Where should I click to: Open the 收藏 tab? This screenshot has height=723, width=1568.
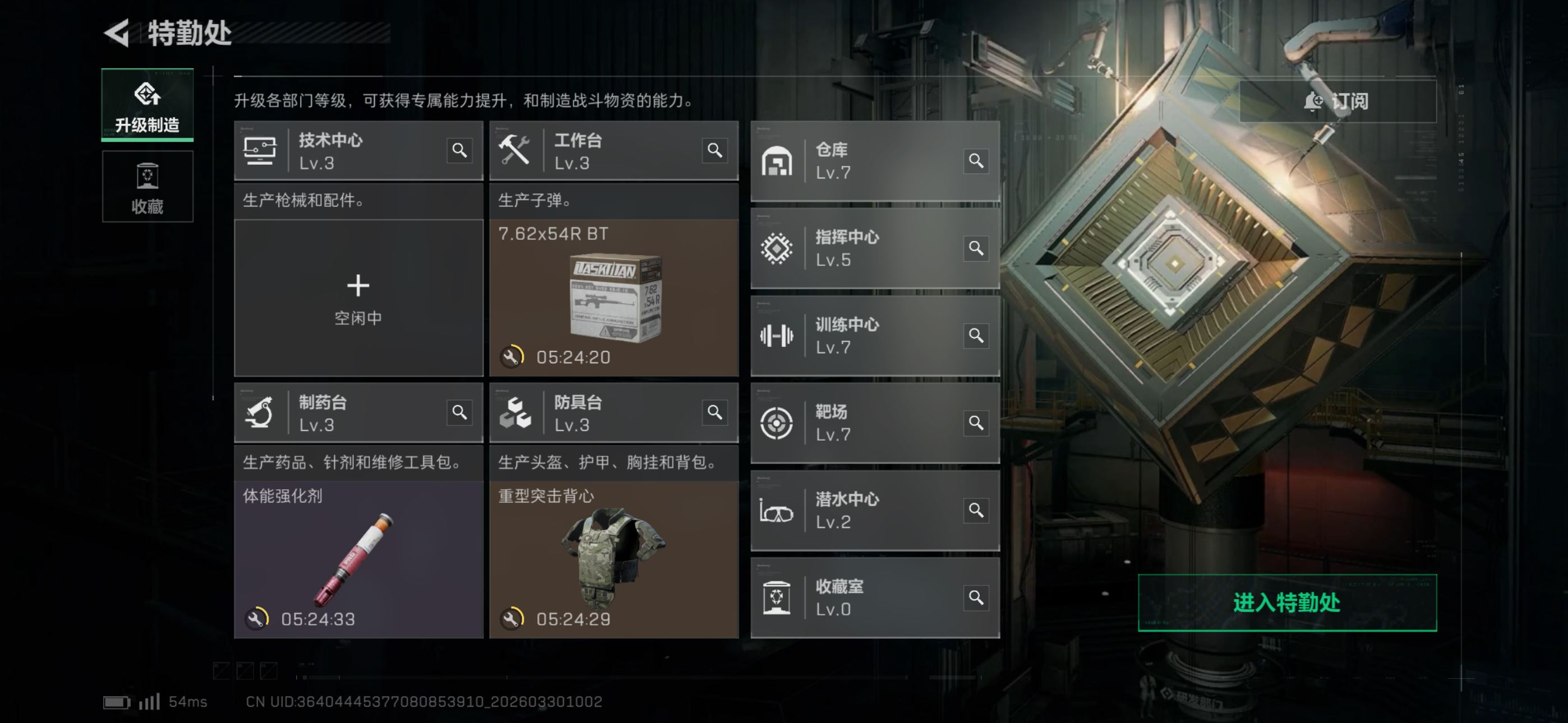click(x=147, y=187)
